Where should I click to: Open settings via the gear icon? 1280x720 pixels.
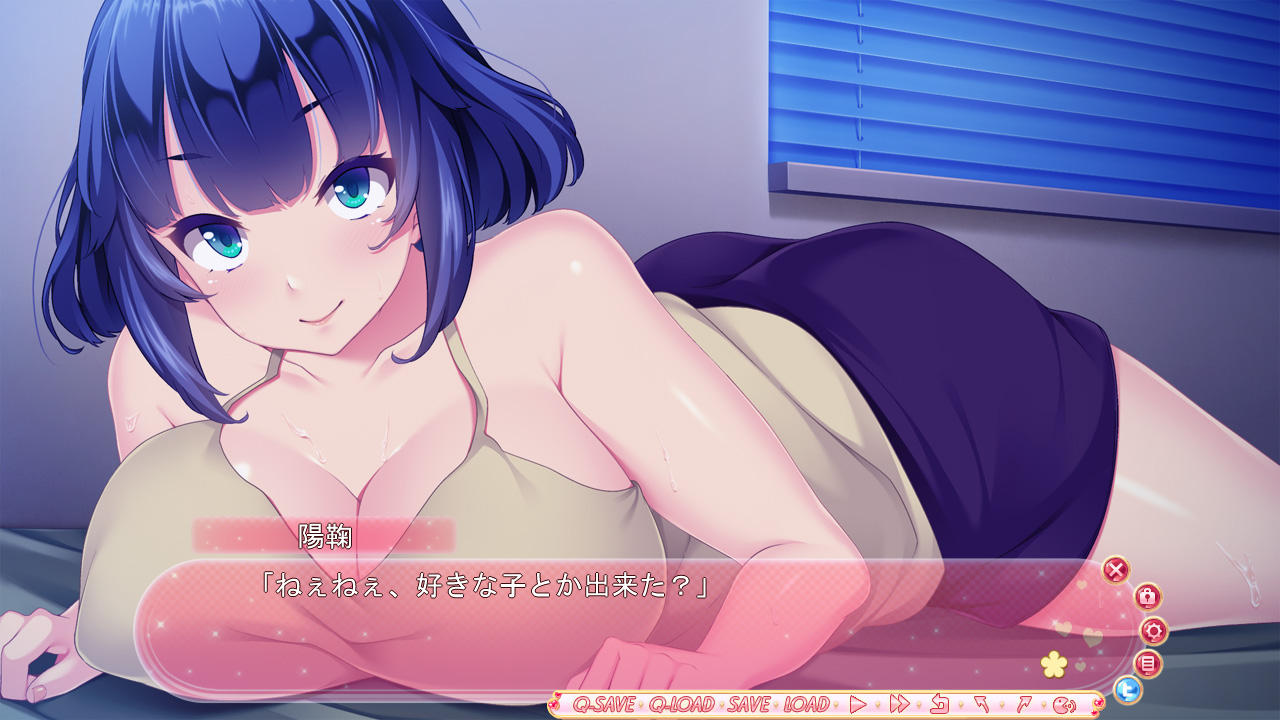tap(1154, 630)
